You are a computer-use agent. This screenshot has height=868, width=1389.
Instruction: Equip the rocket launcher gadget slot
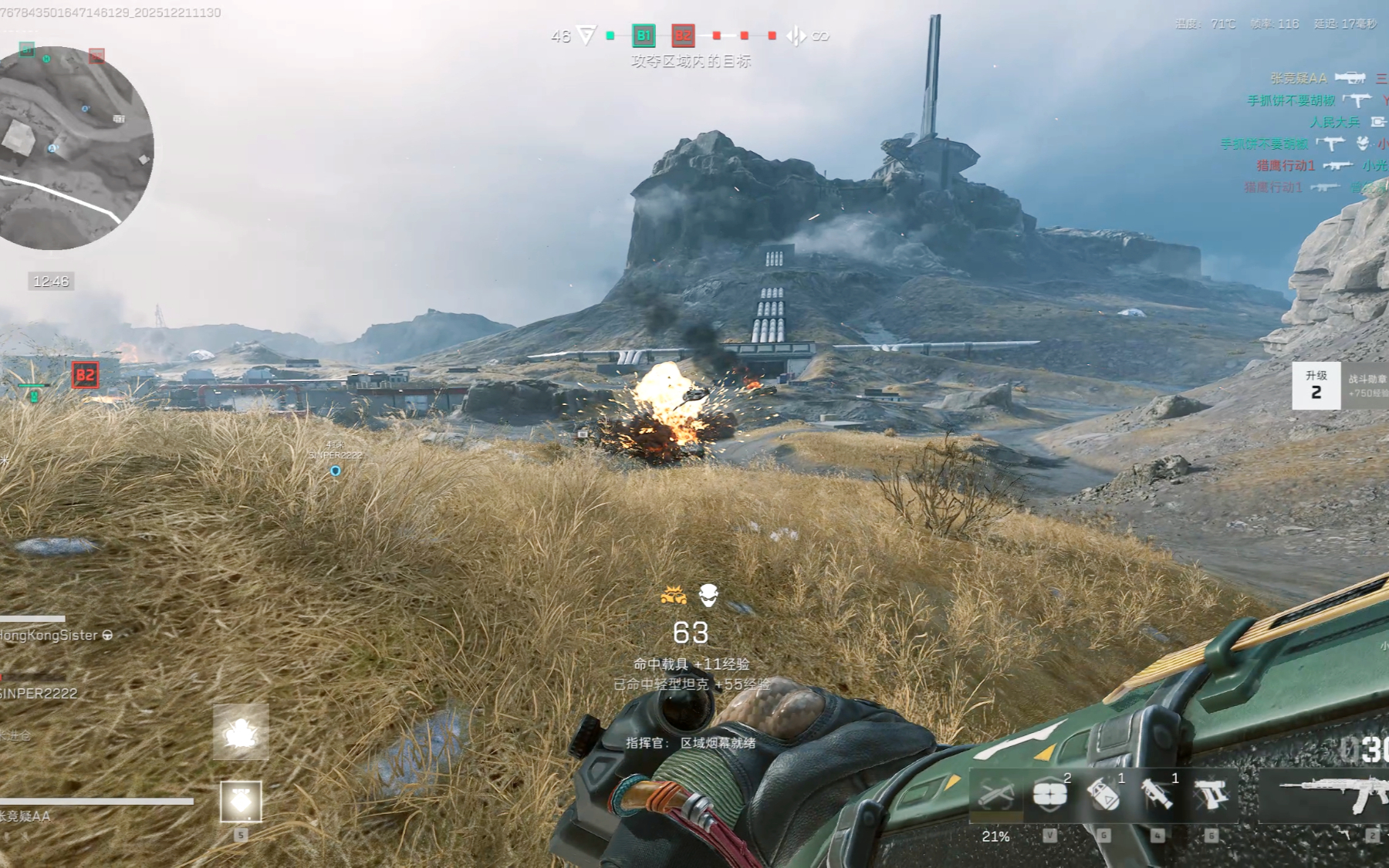click(1157, 795)
